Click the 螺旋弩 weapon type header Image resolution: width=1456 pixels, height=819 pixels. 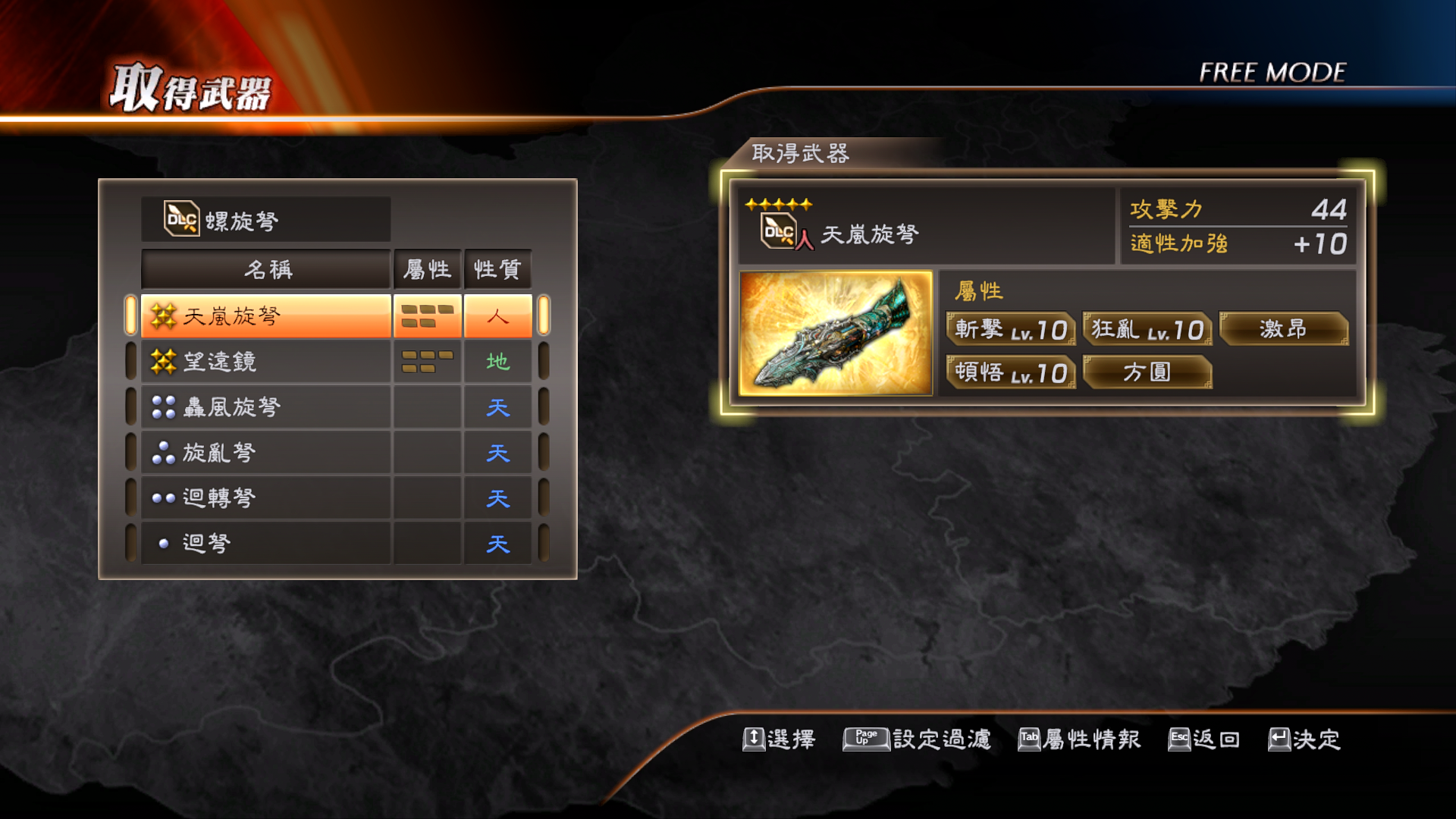point(265,220)
